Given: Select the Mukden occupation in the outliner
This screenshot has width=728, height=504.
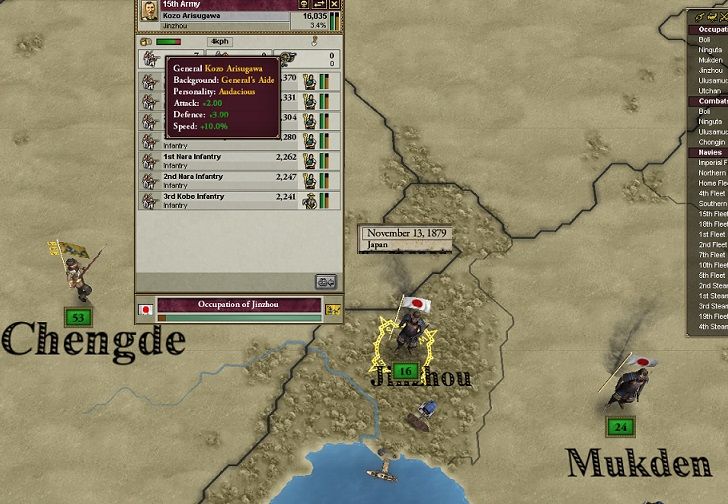Looking at the screenshot, I should [x=711, y=60].
